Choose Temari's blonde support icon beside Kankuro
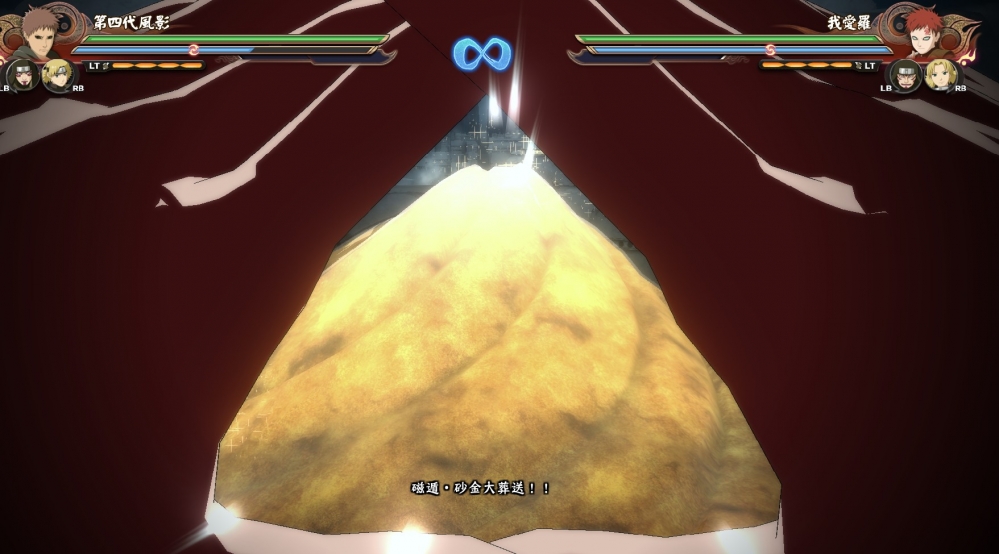999x554 pixels. pos(59,75)
